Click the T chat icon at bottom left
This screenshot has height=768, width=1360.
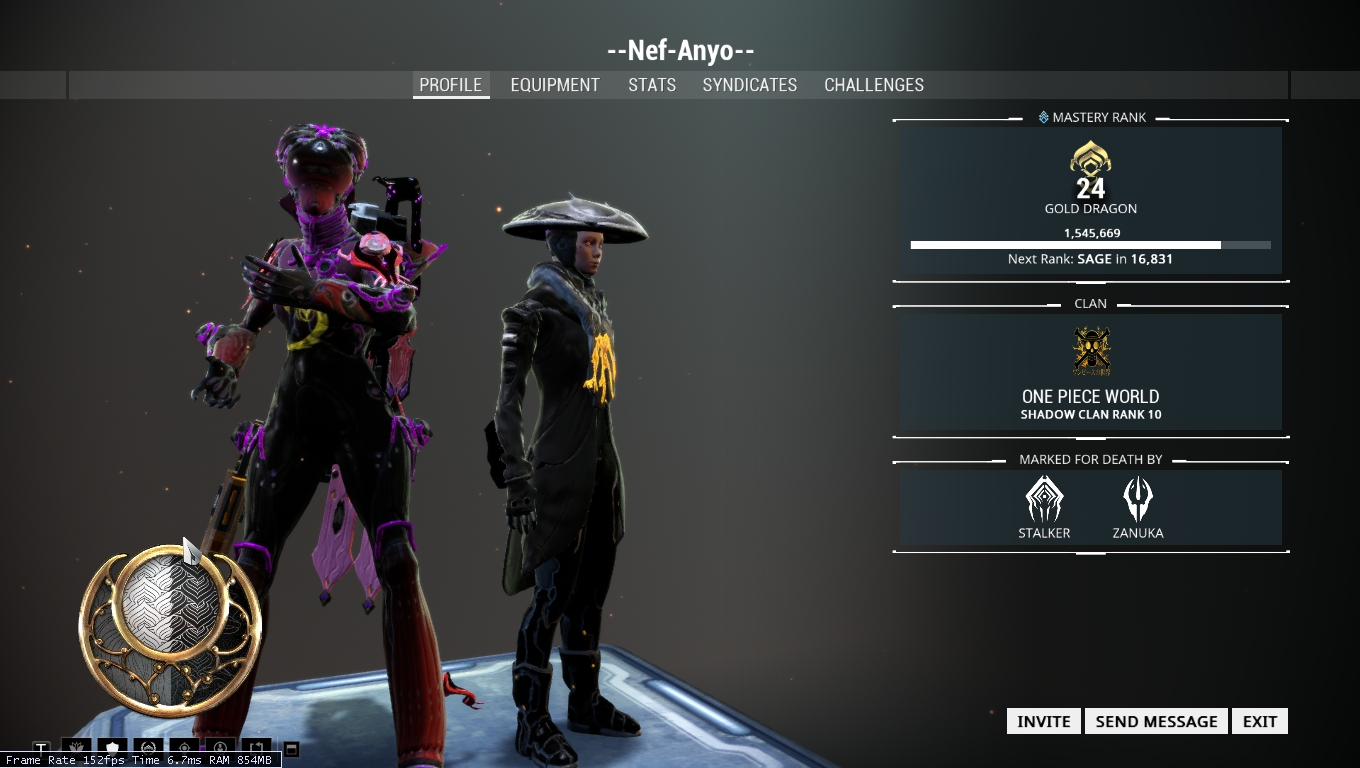pyautogui.click(x=42, y=747)
